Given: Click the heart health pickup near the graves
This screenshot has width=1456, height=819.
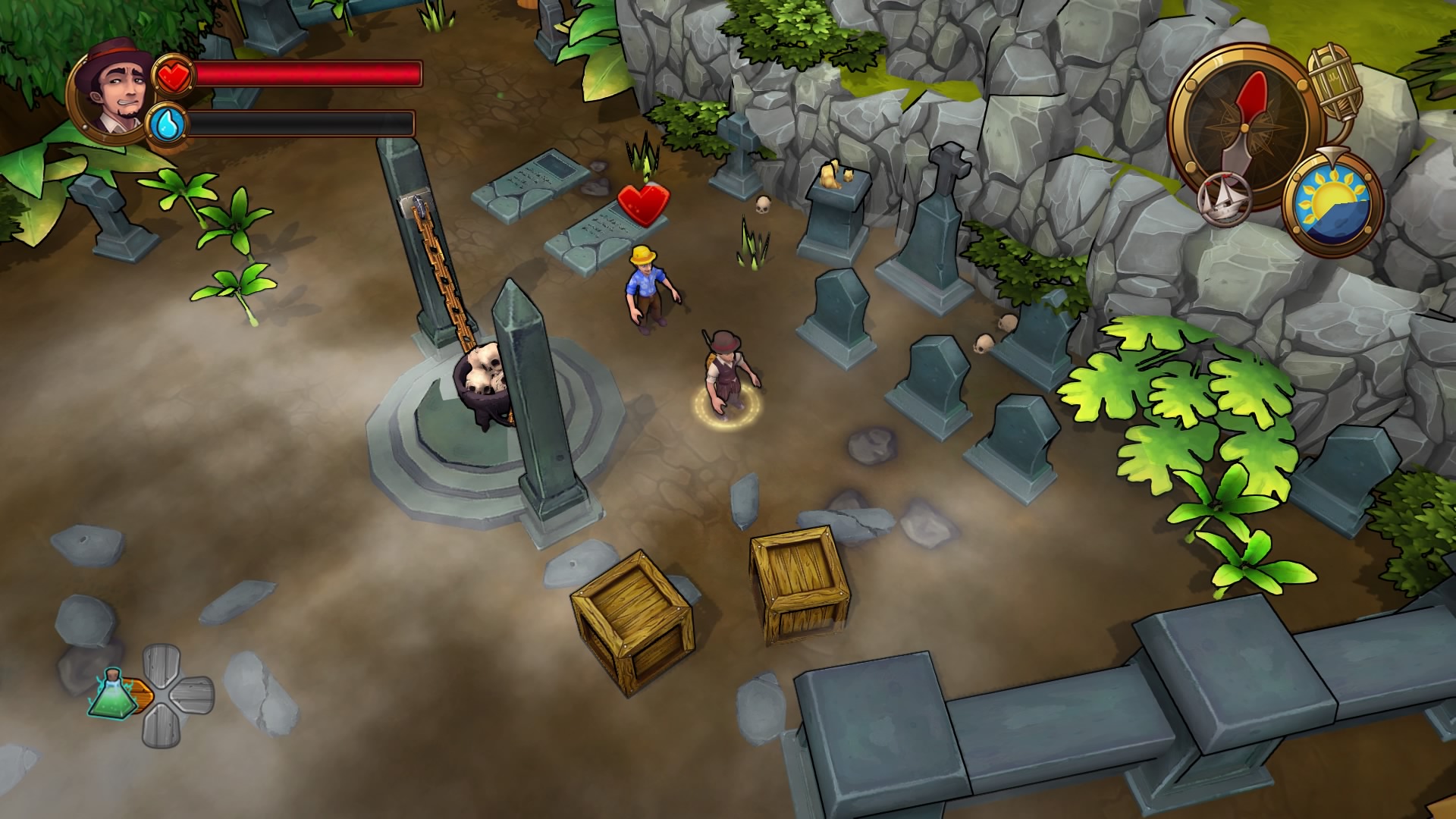Looking at the screenshot, I should point(642,203).
